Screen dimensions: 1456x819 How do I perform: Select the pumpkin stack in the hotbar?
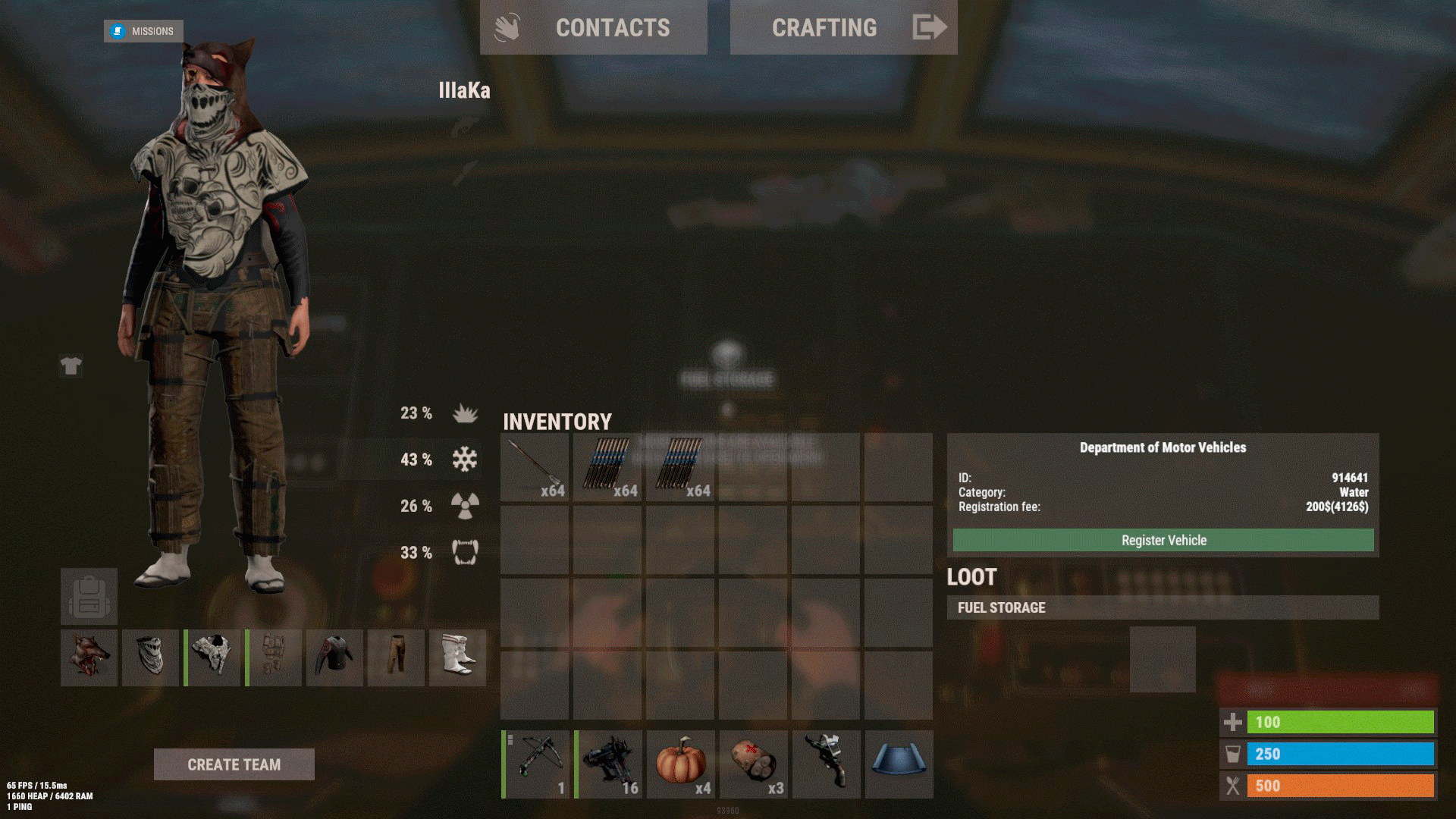681,764
